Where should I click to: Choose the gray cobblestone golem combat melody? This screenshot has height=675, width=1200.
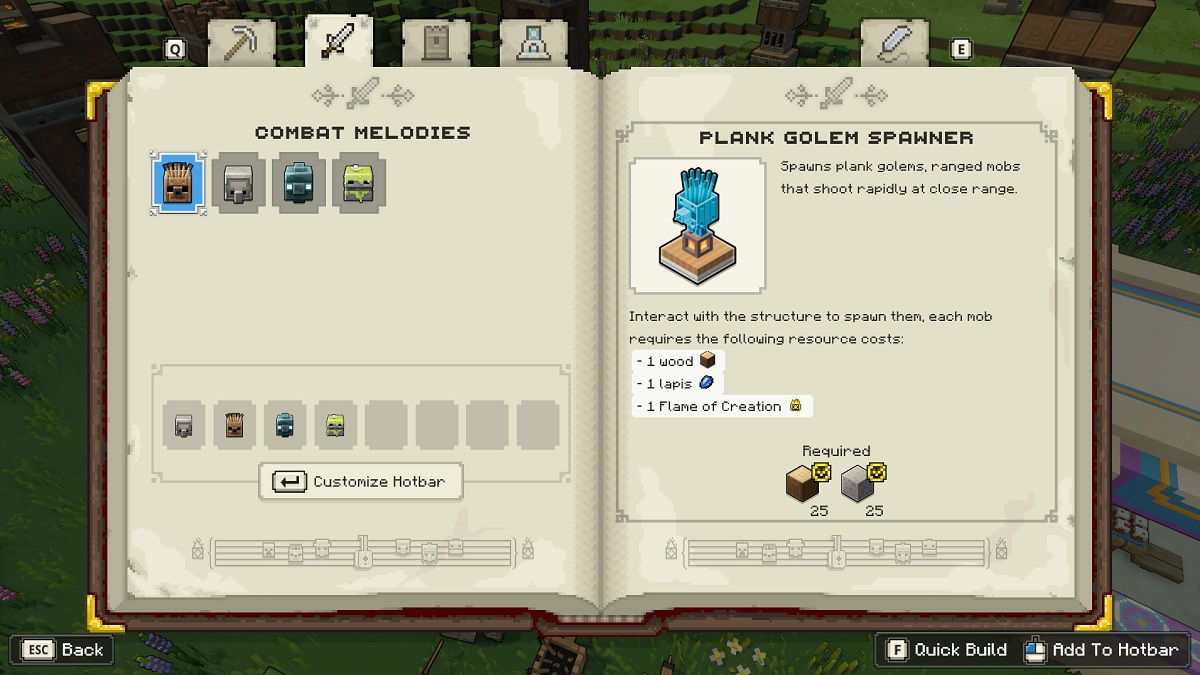[x=239, y=183]
